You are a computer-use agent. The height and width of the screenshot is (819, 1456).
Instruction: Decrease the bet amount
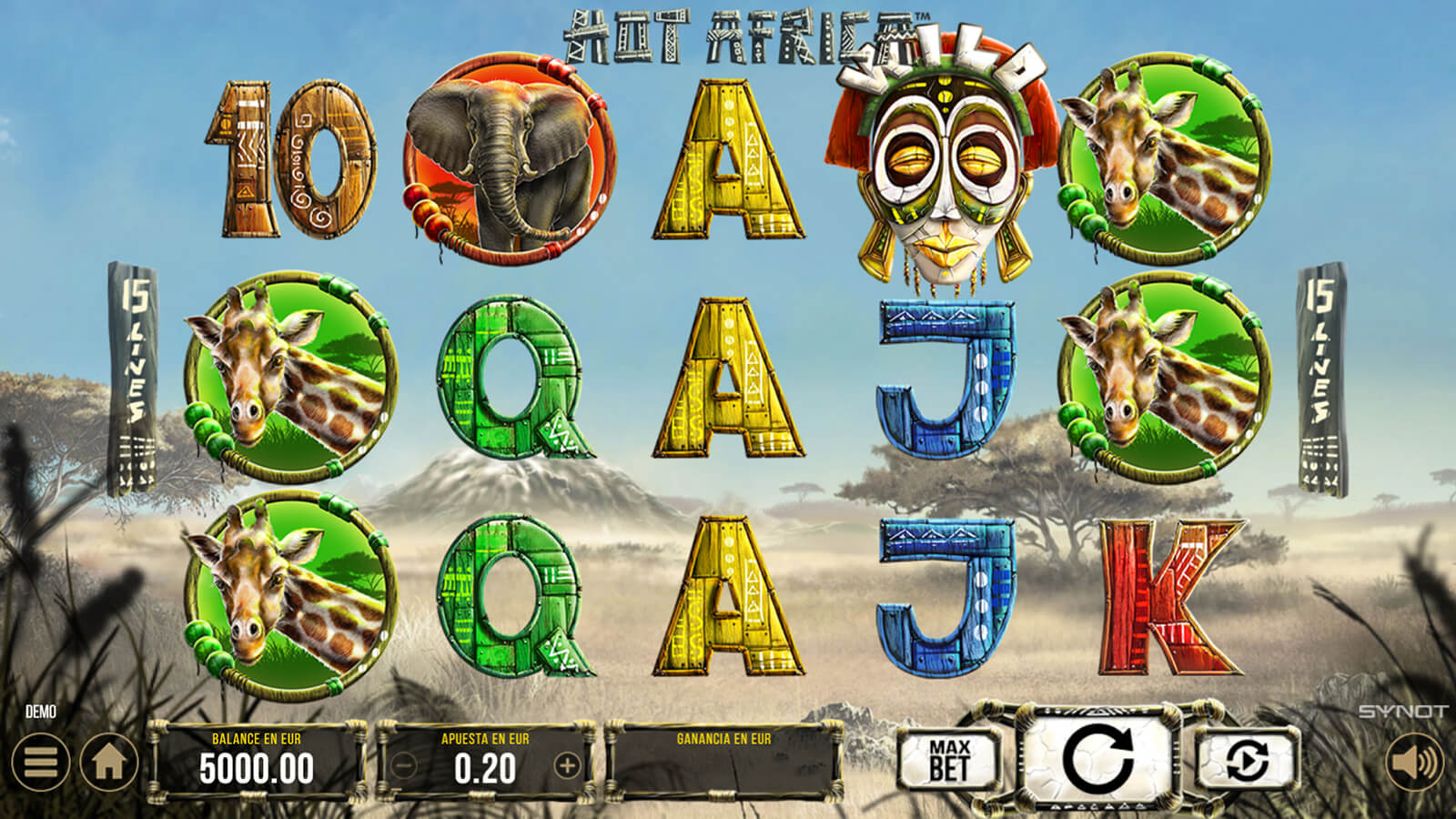tap(404, 766)
